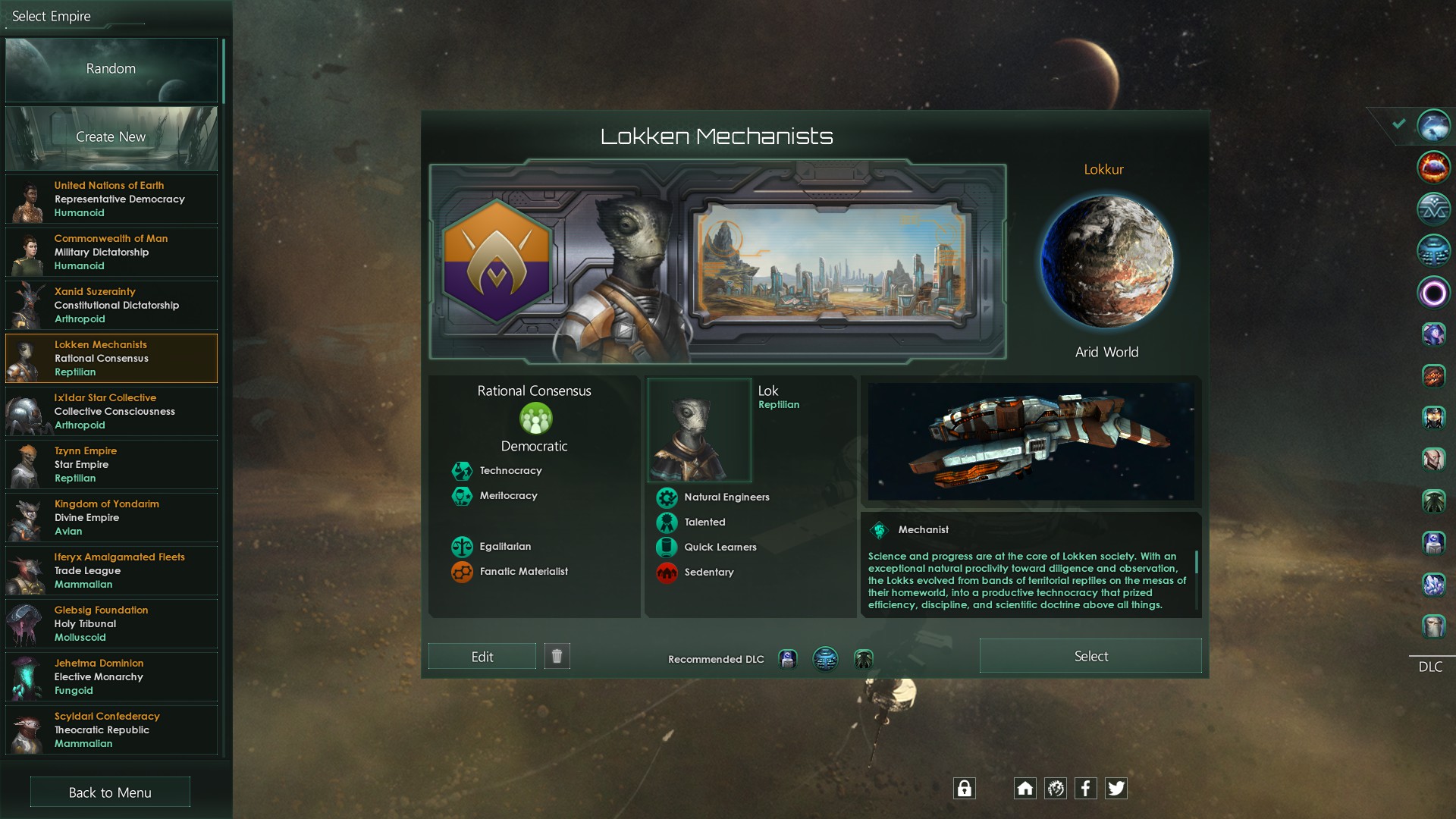Go Back to Menu

click(x=110, y=792)
